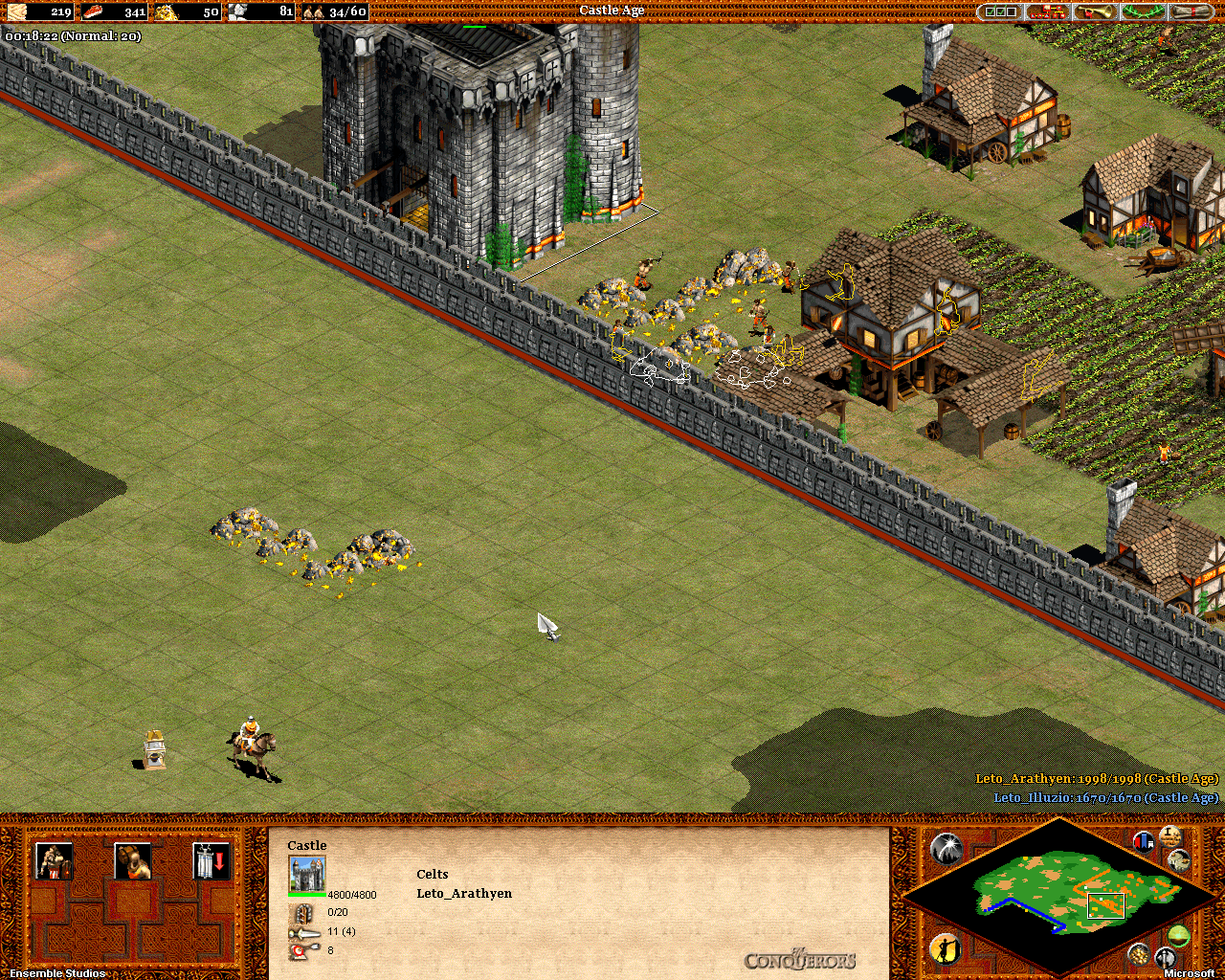Switch the minimap to normal mode
The height and width of the screenshot is (980, 1225).
(1179, 935)
